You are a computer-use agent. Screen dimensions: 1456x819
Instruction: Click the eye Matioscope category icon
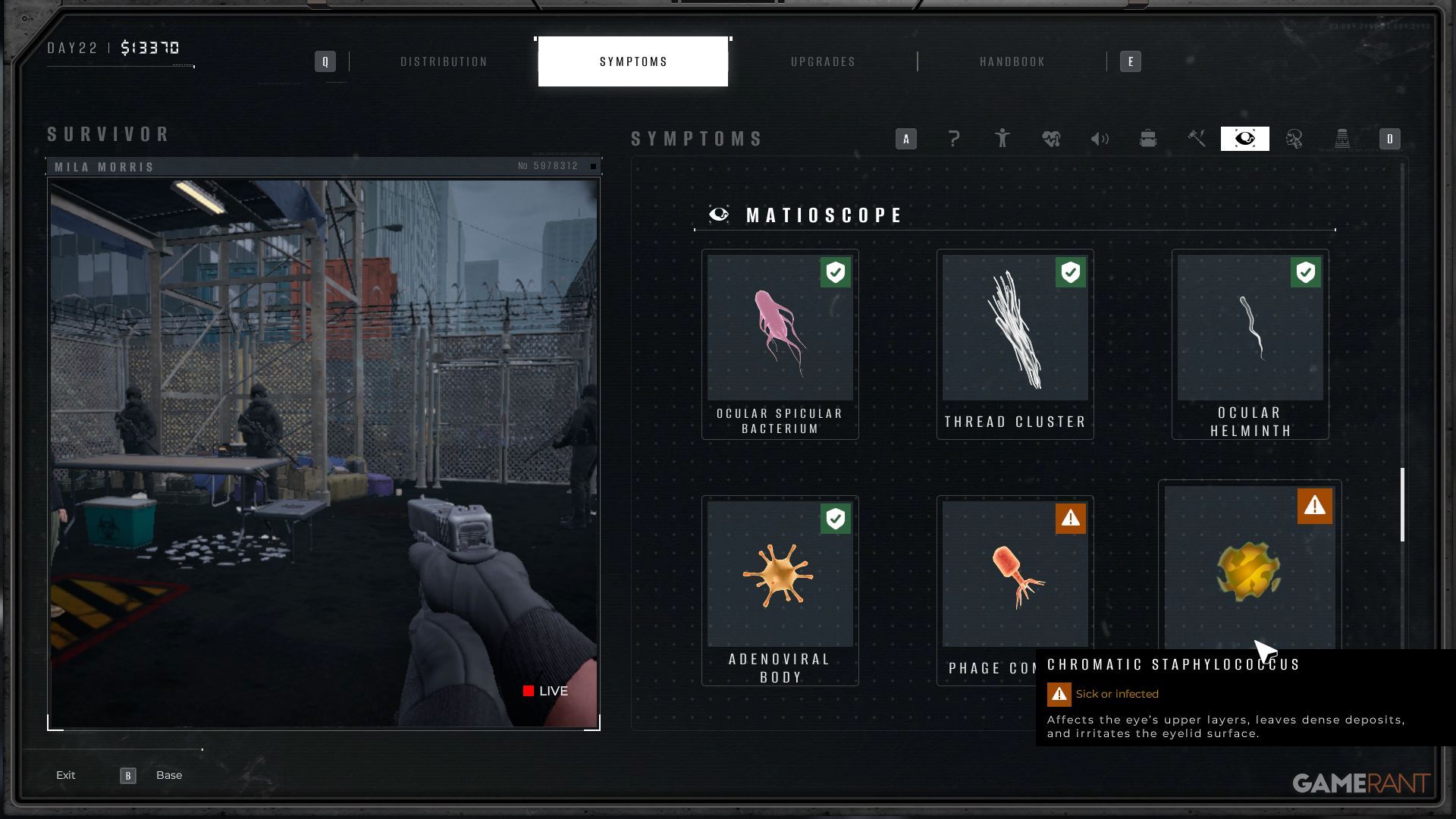pyautogui.click(x=1244, y=139)
